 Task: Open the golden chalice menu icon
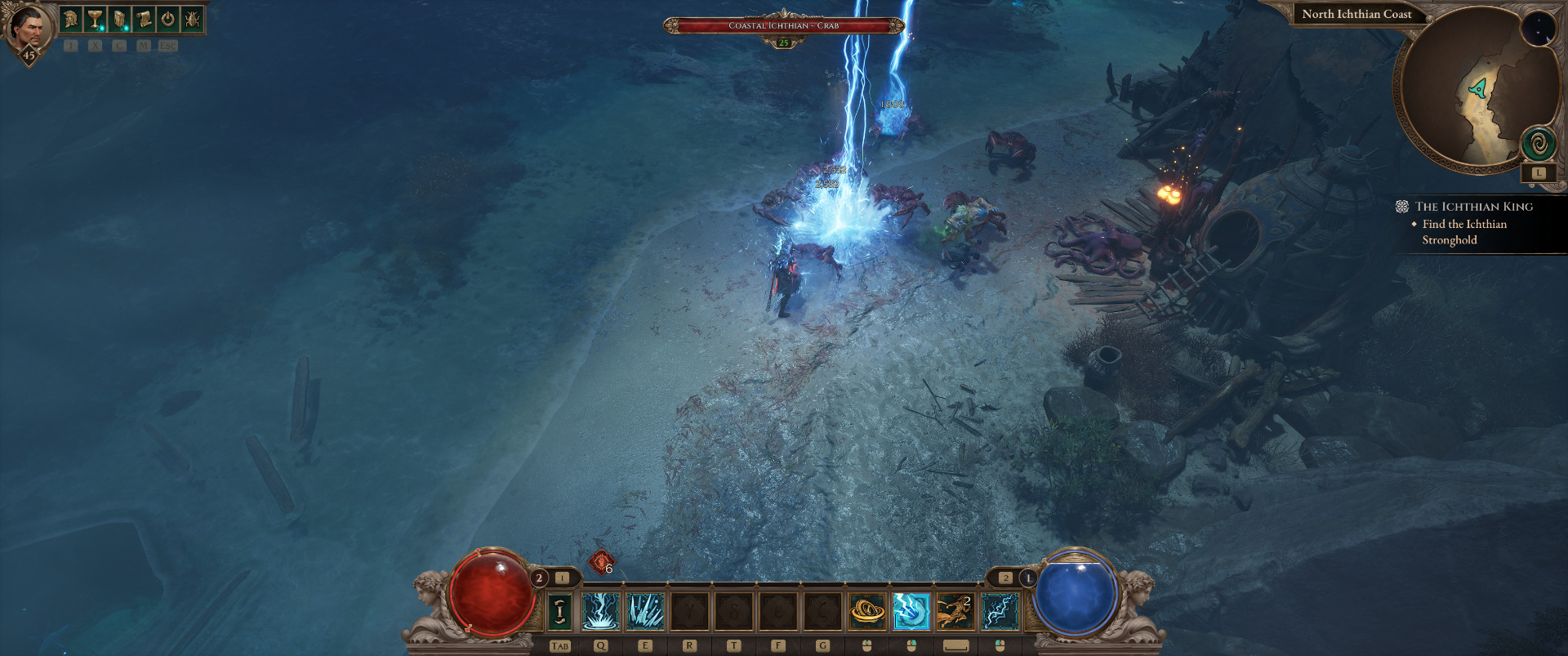(x=96, y=19)
